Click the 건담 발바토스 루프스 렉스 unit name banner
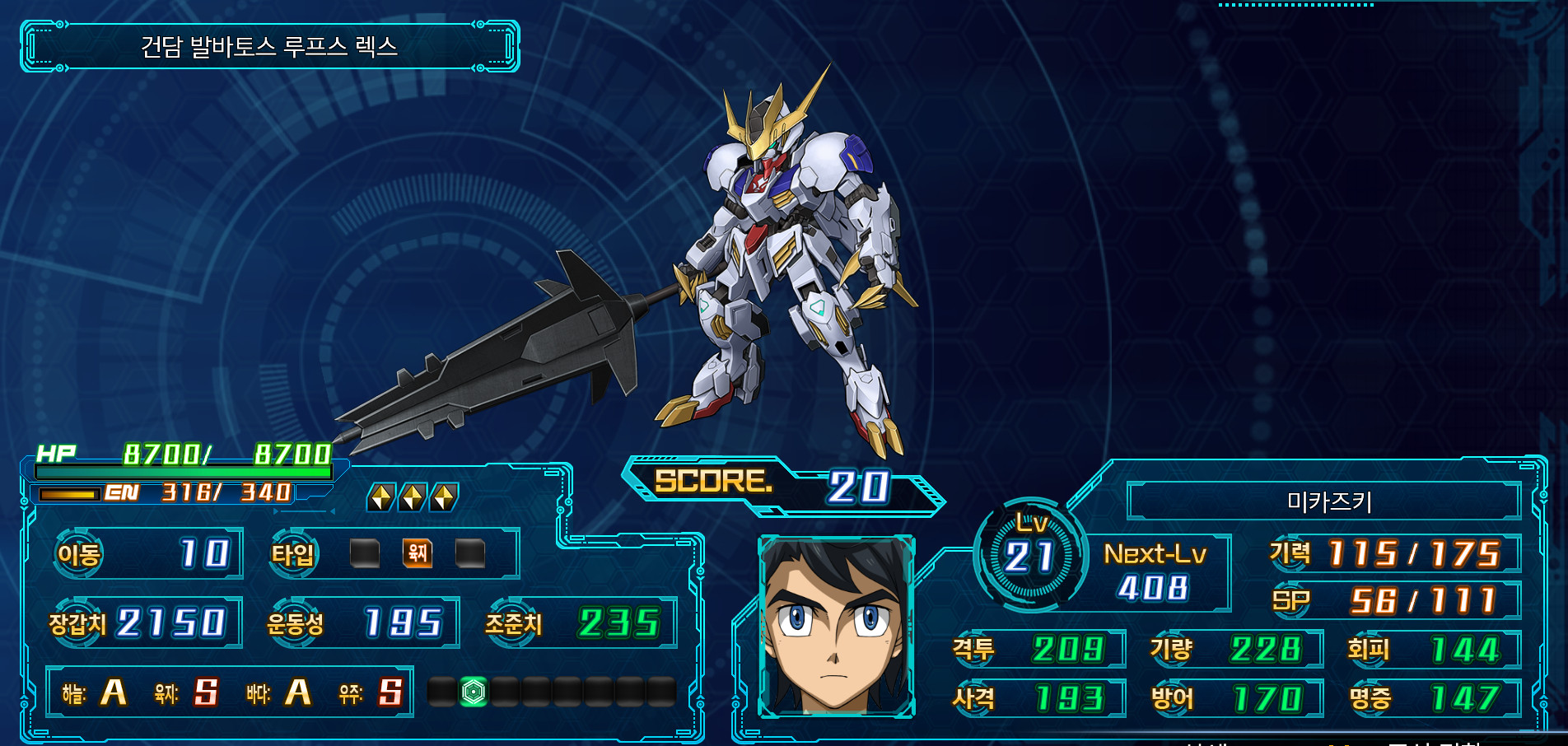The width and height of the screenshot is (1568, 746). click(270, 47)
